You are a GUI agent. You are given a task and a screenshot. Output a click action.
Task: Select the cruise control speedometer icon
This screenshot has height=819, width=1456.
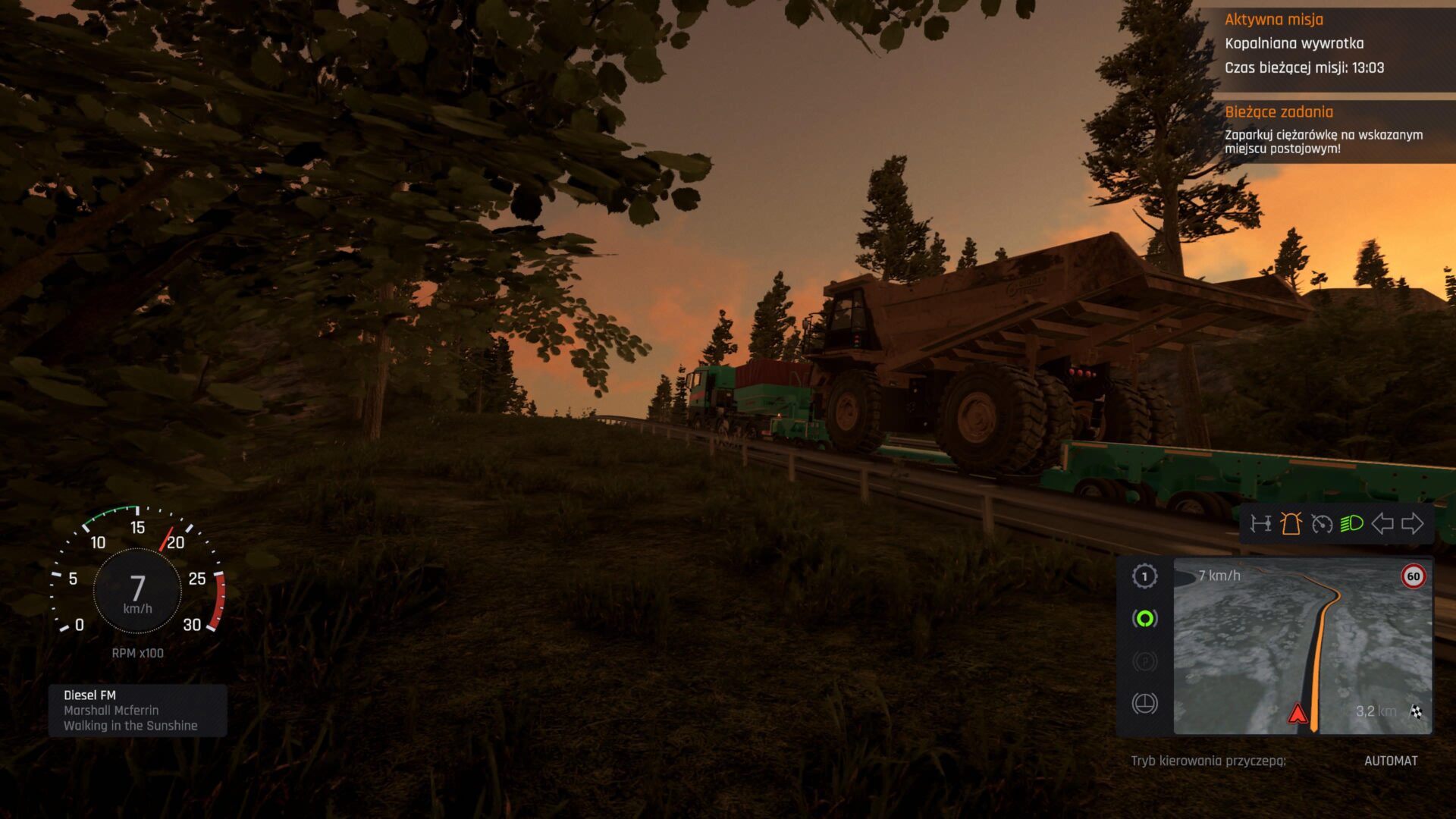point(1322,522)
